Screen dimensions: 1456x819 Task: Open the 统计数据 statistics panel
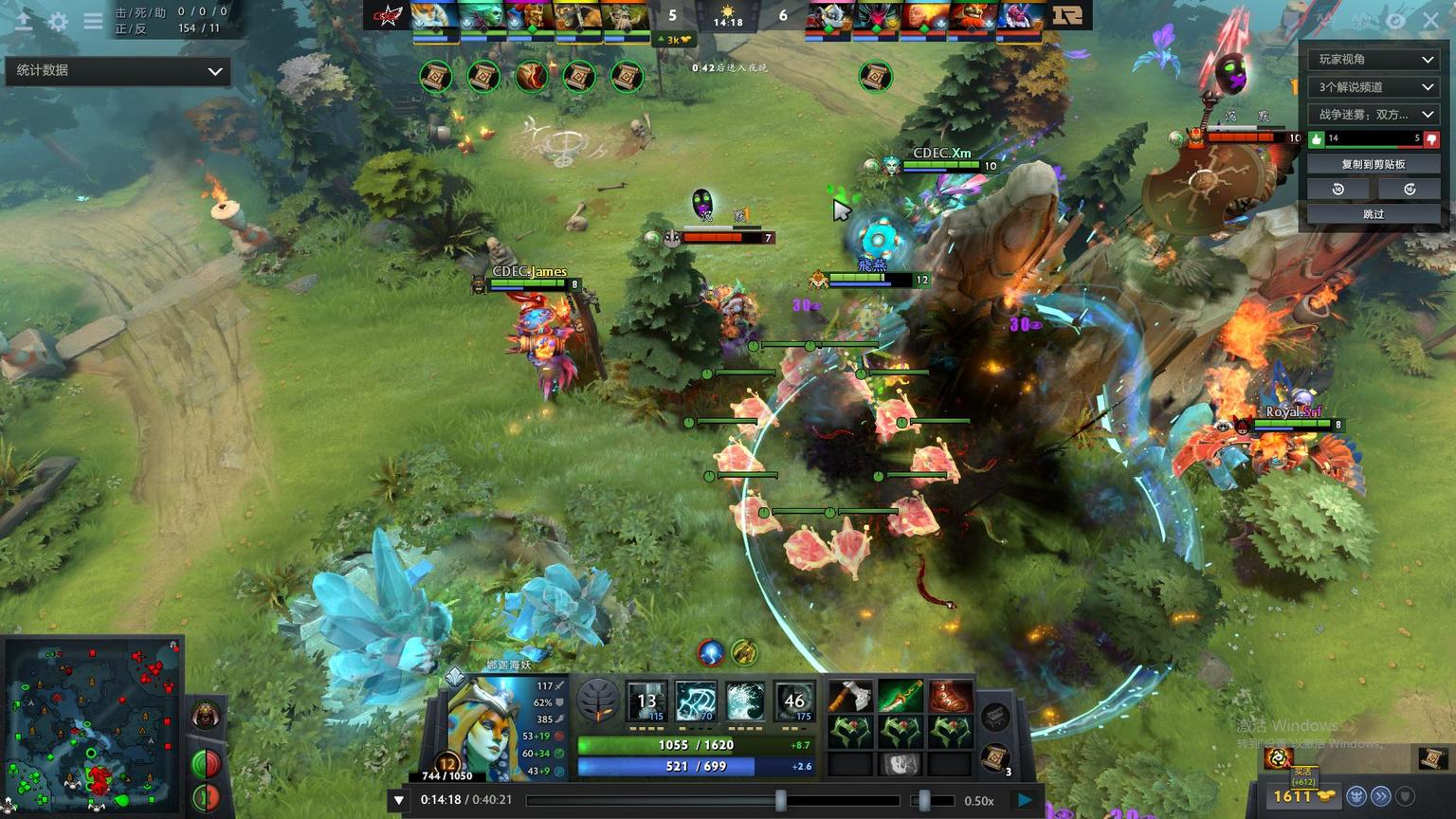(118, 70)
